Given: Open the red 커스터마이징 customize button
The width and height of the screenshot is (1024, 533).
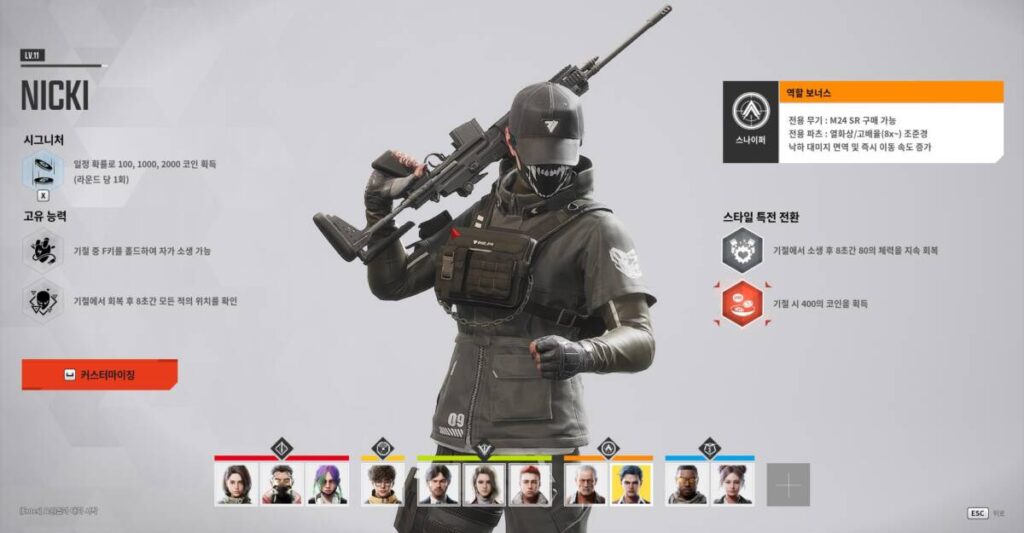Looking at the screenshot, I should coord(99,375).
